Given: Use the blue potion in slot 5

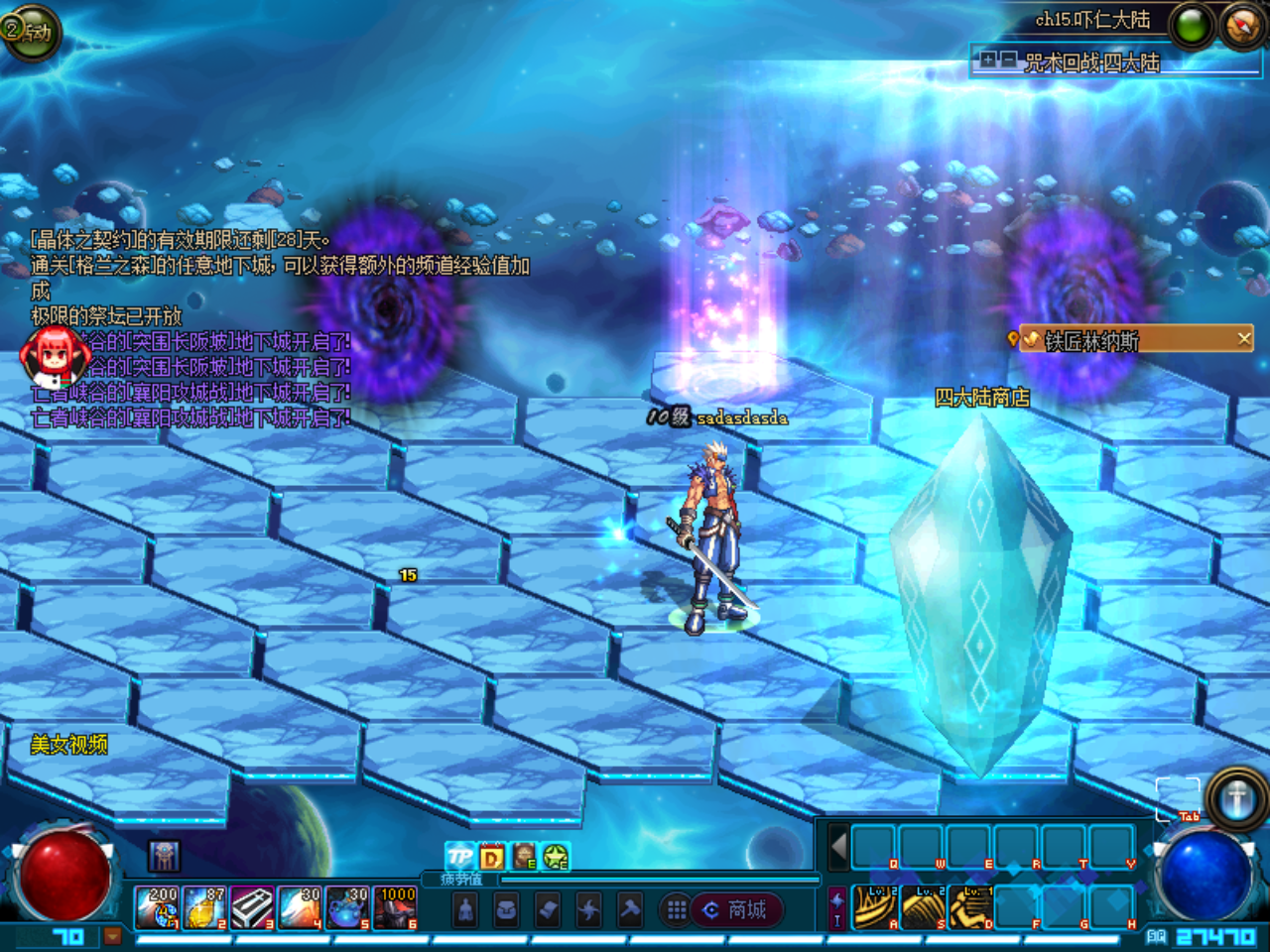Looking at the screenshot, I should point(347,907).
